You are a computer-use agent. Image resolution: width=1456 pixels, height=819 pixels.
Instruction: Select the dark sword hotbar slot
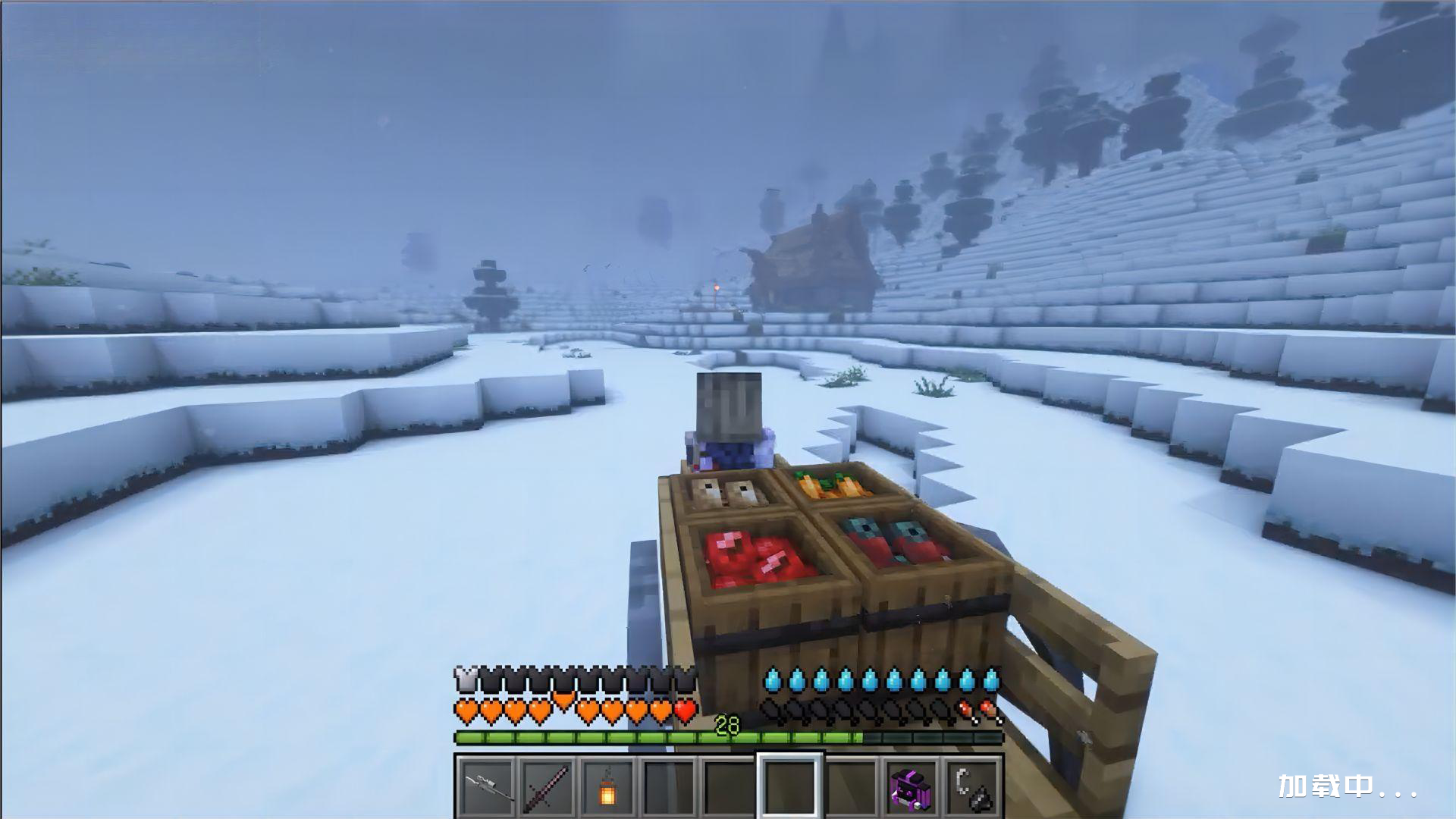pos(547,785)
